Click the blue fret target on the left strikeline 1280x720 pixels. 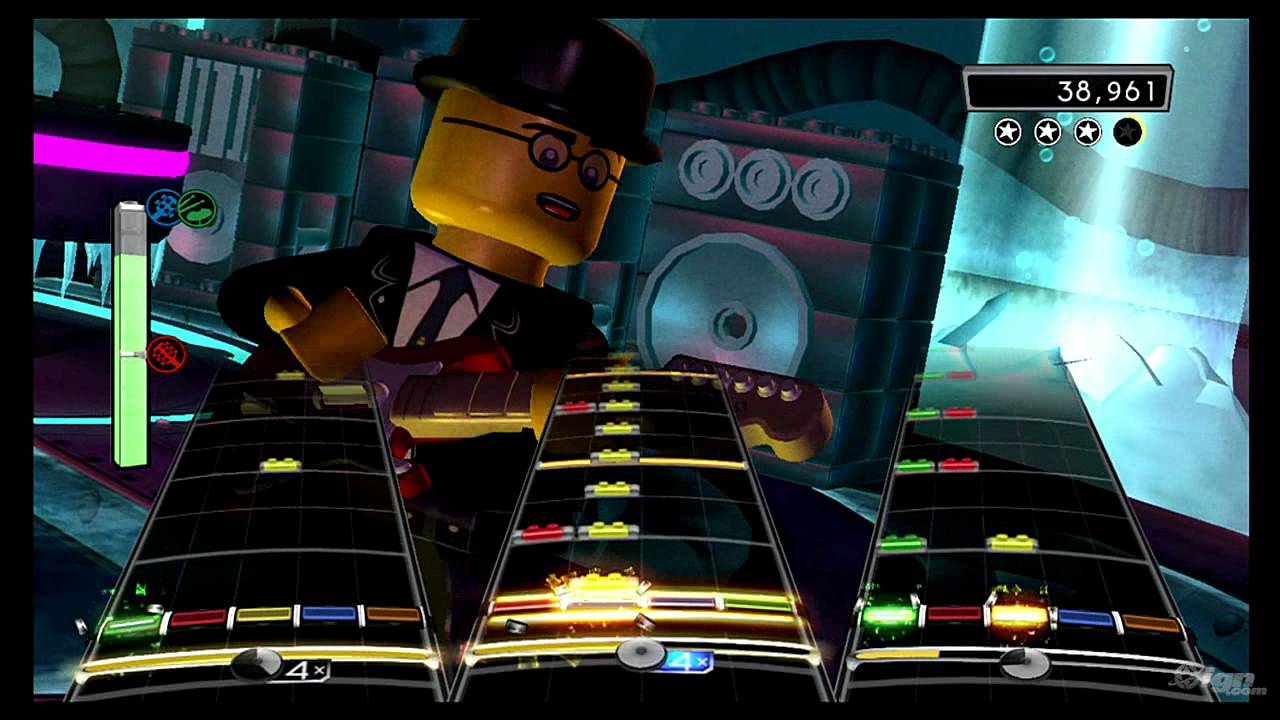[x=329, y=612]
